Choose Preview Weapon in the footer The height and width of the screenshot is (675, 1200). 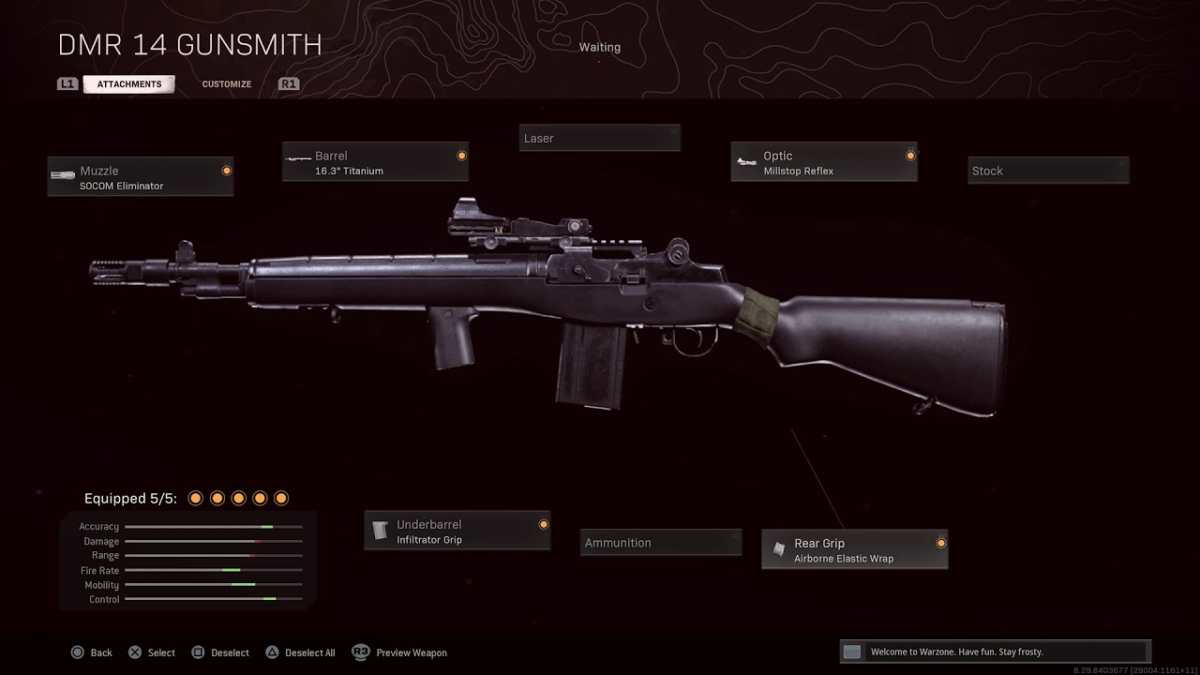400,653
